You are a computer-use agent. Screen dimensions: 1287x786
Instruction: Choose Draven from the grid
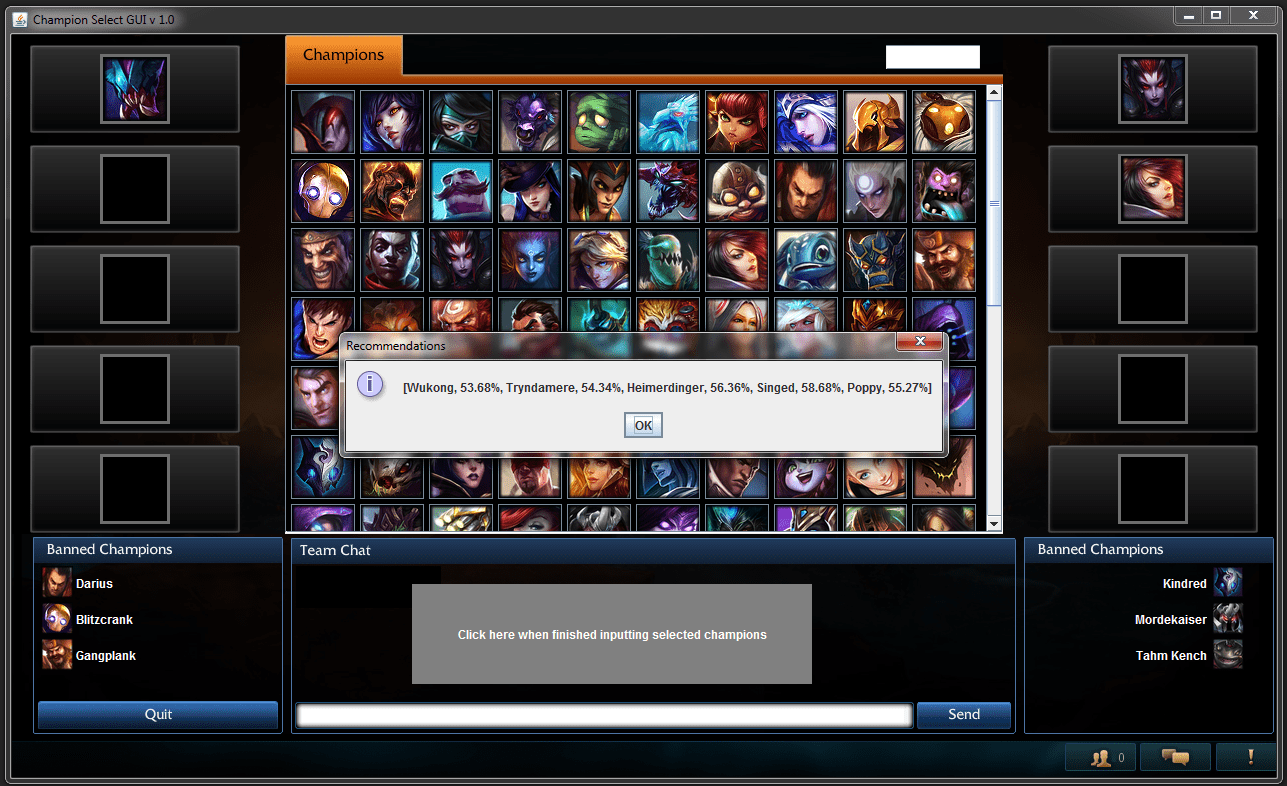pos(322,260)
